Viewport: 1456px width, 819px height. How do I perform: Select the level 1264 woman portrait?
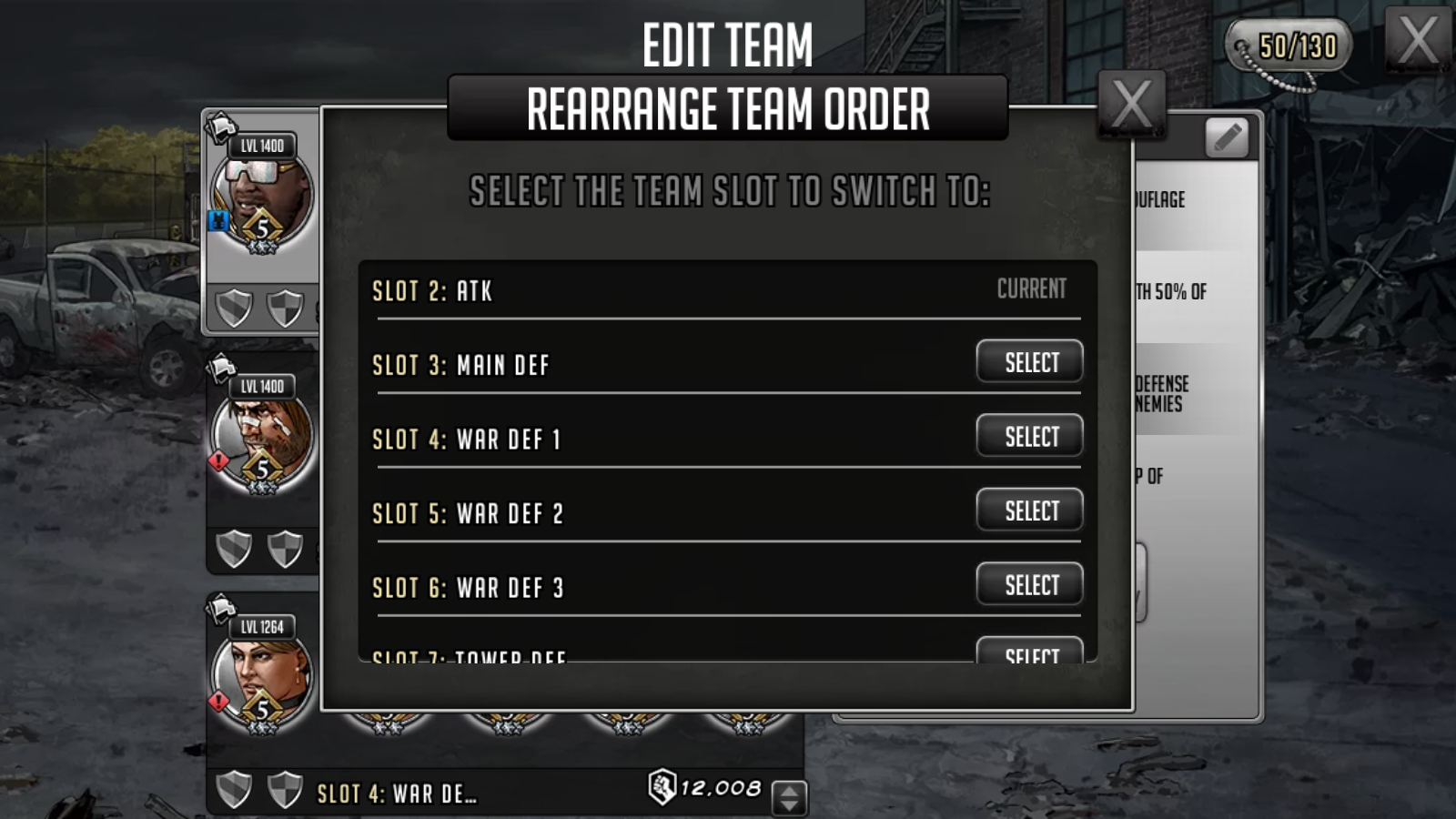click(262, 678)
